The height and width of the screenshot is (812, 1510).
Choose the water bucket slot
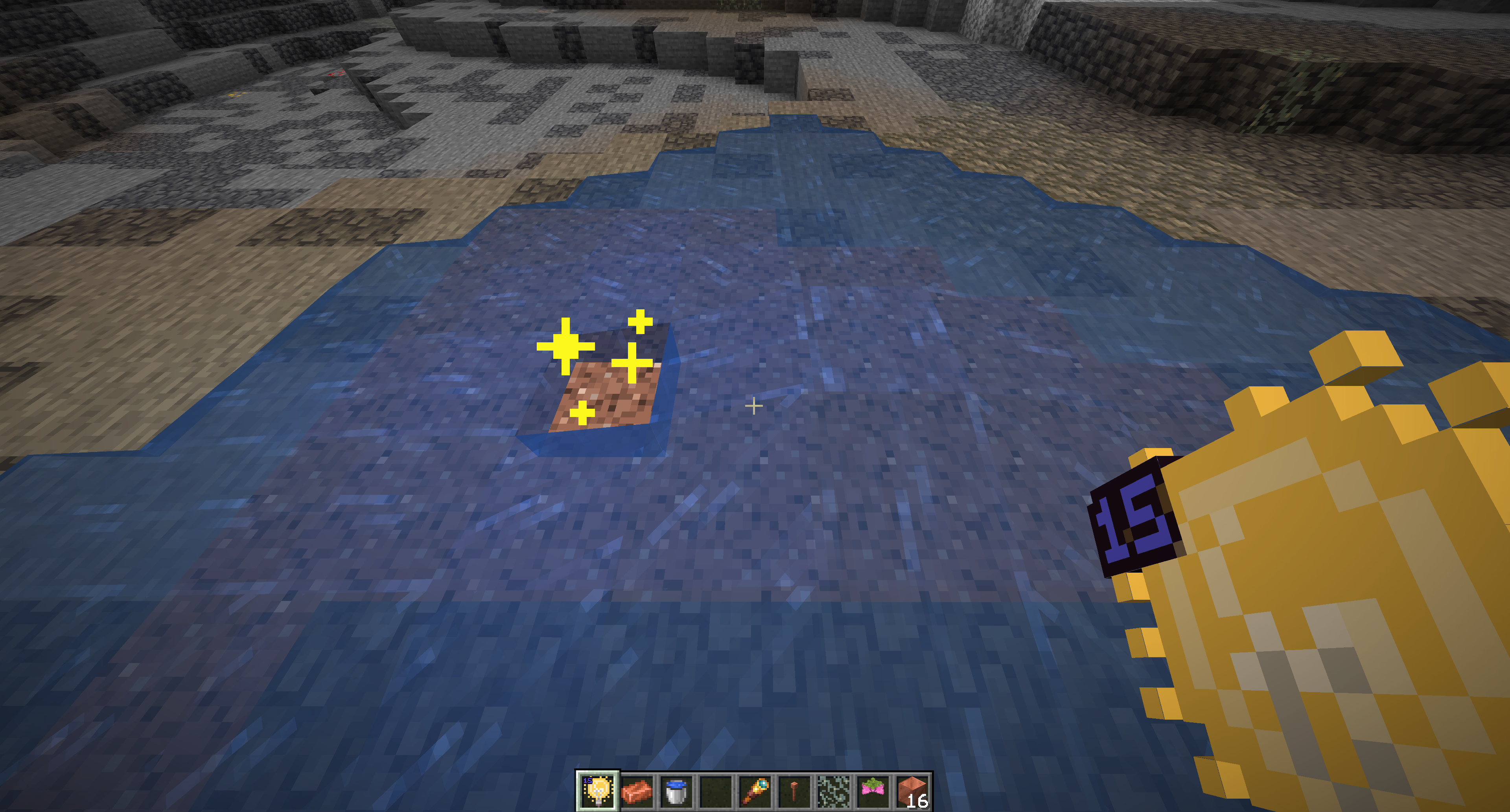pos(676,791)
